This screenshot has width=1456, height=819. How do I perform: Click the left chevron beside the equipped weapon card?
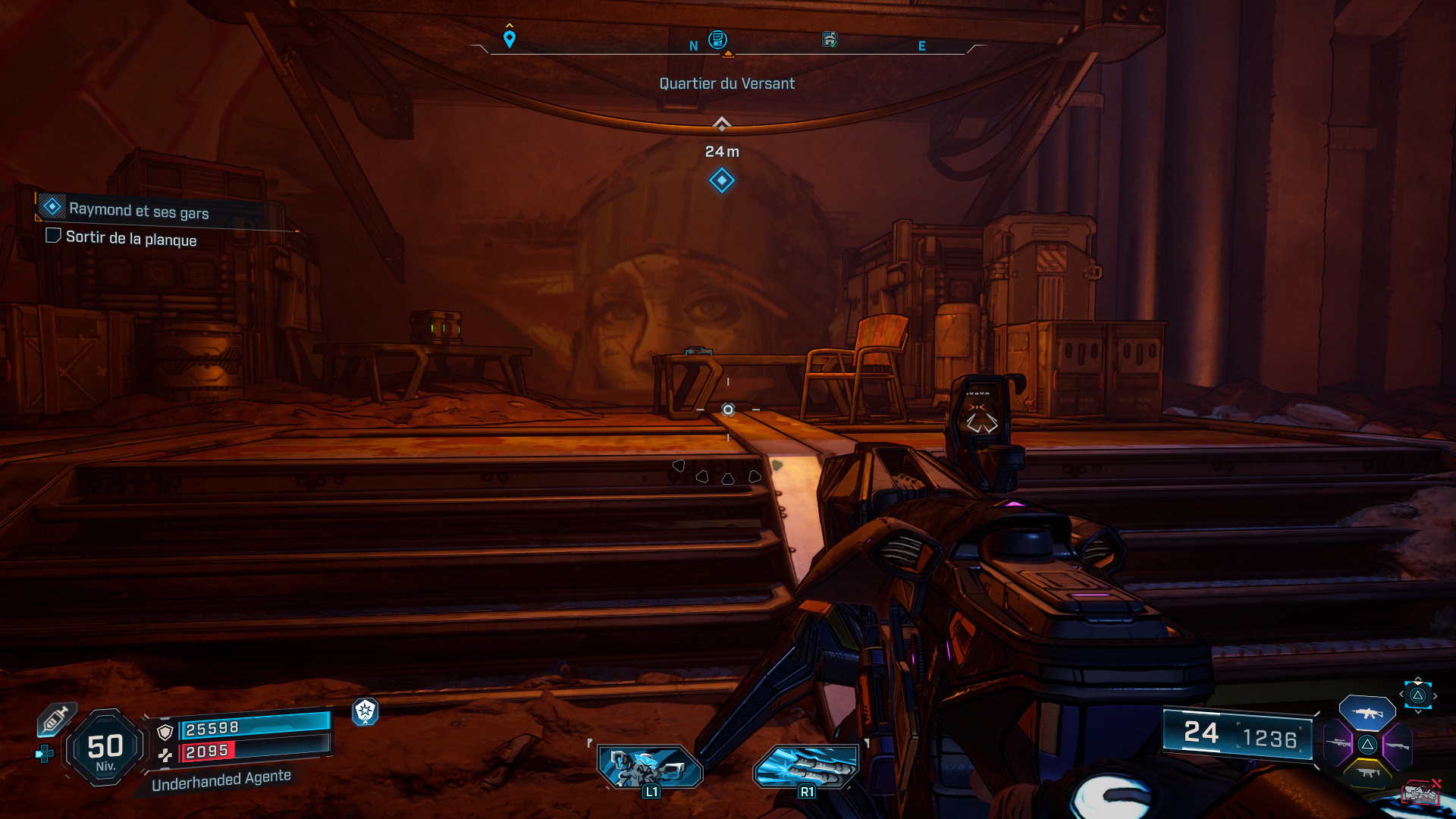(x=1401, y=694)
